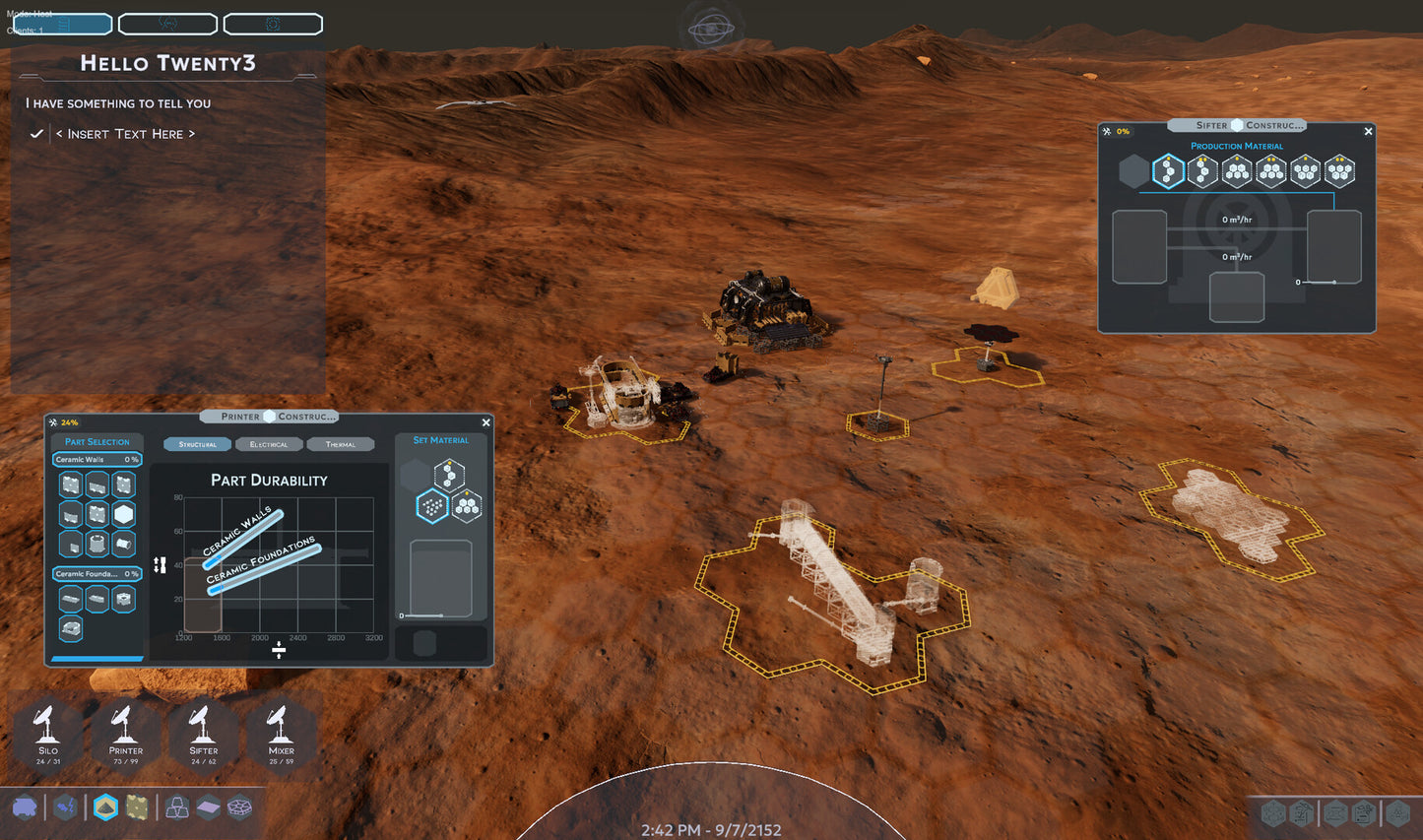1423x840 pixels.
Task: Close the Sifter construction panel
Action: pos(1368,131)
